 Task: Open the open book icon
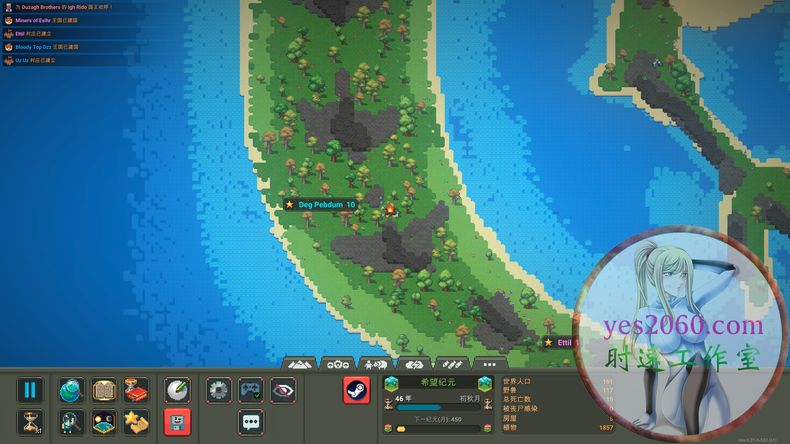104,390
